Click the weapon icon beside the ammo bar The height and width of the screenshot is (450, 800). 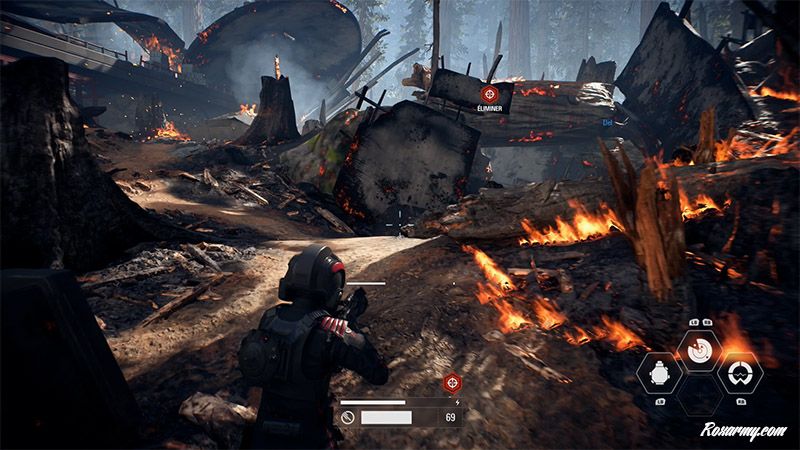[x=347, y=416]
